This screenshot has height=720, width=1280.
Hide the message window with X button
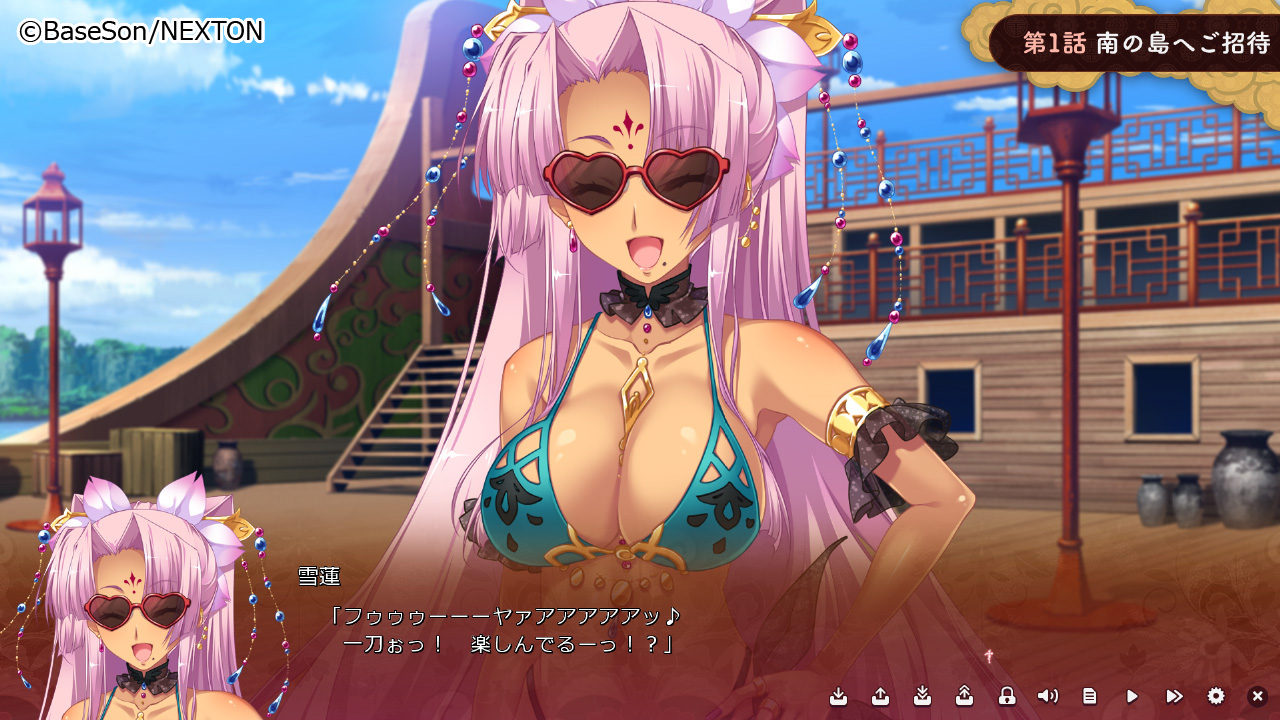point(1258,696)
